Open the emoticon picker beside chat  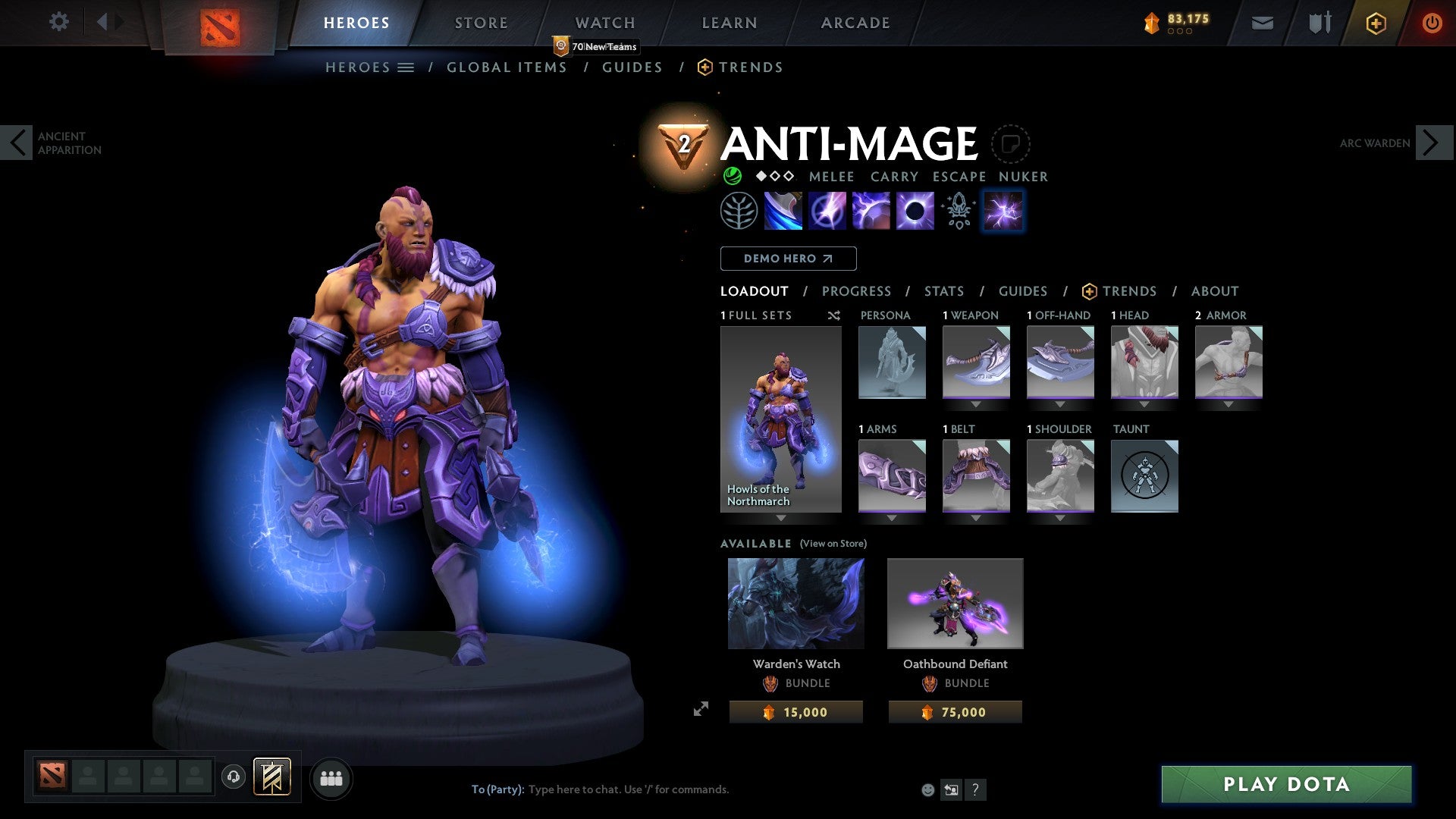(x=927, y=789)
